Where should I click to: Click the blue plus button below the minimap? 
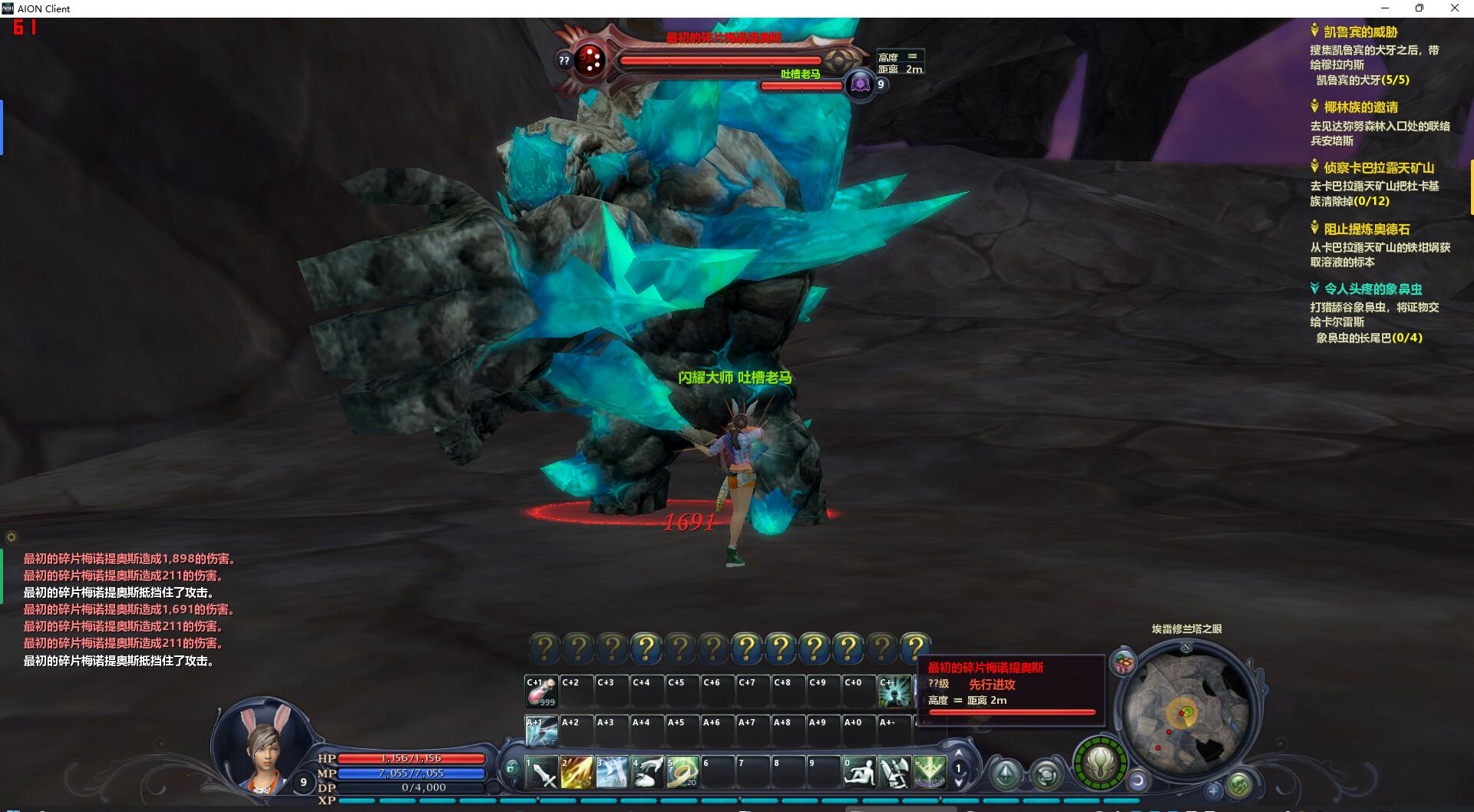point(1213,790)
